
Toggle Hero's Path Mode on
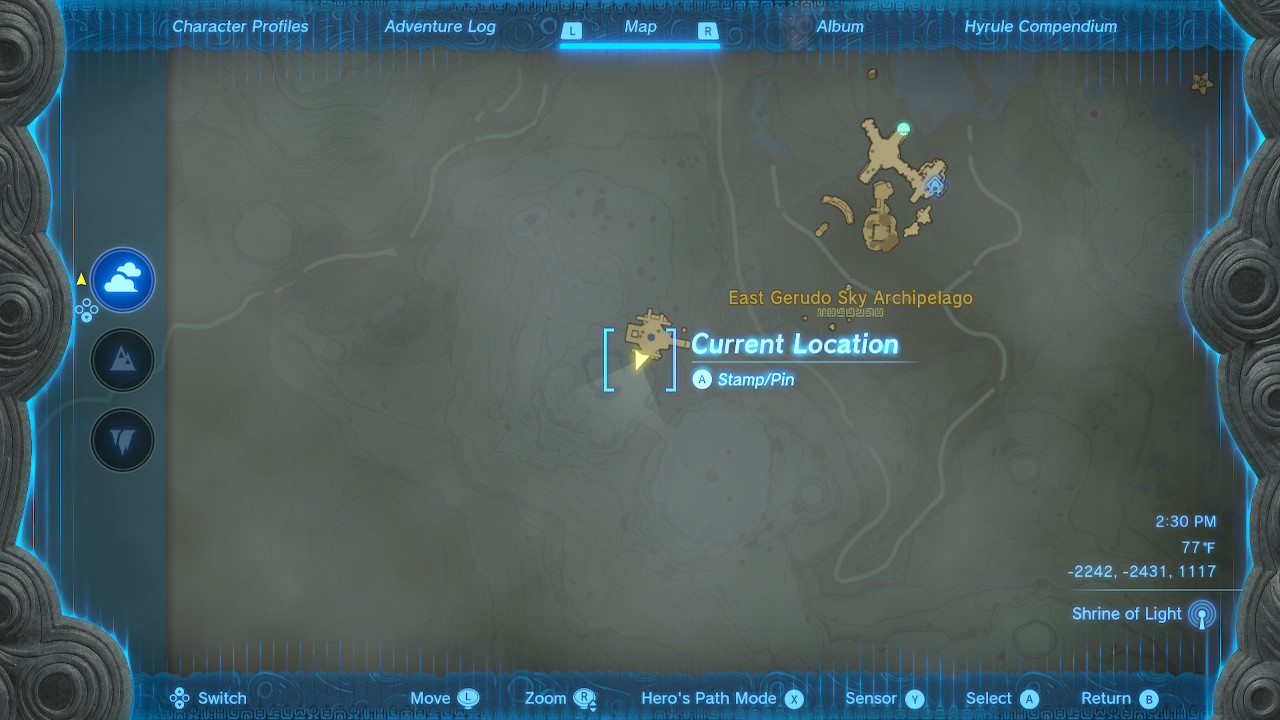(x=723, y=698)
